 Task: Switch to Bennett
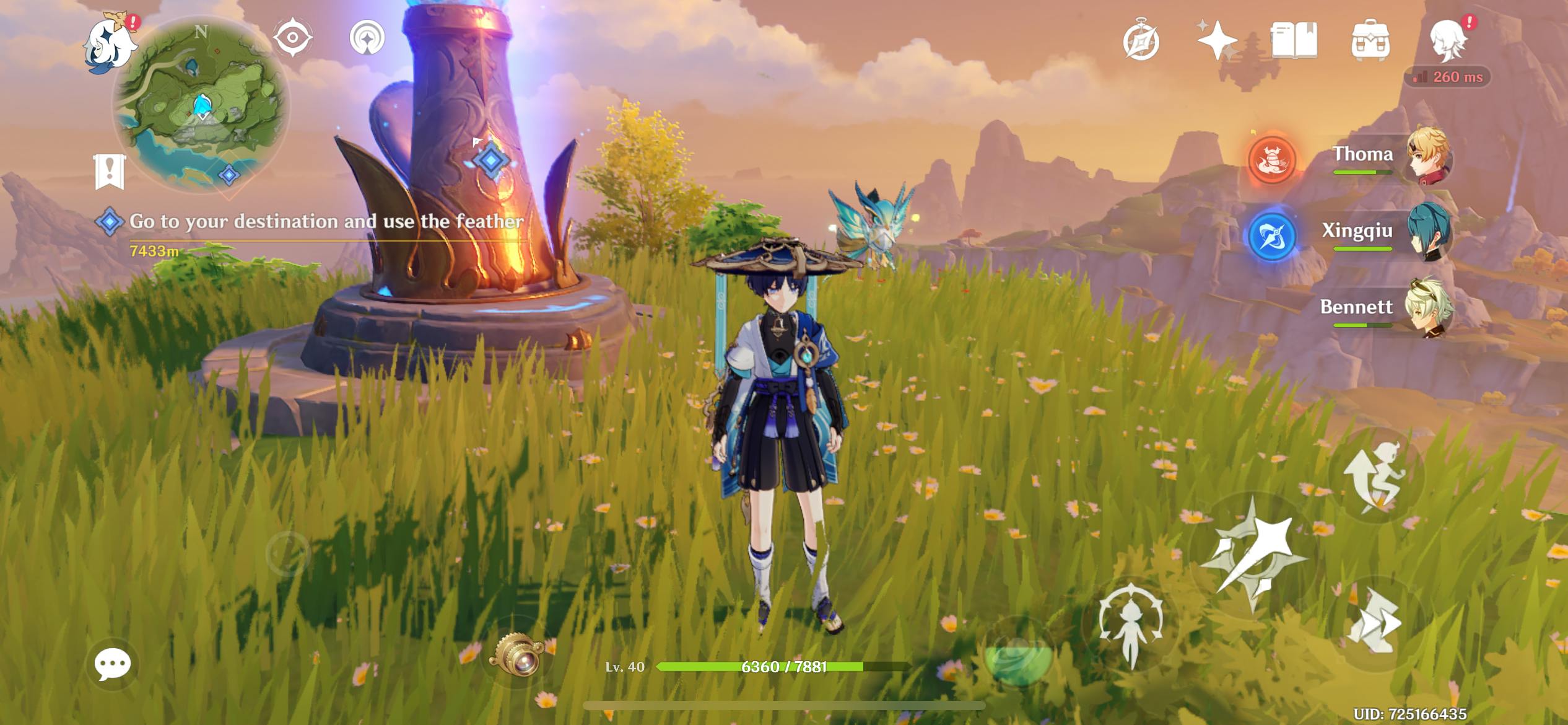point(1387,310)
